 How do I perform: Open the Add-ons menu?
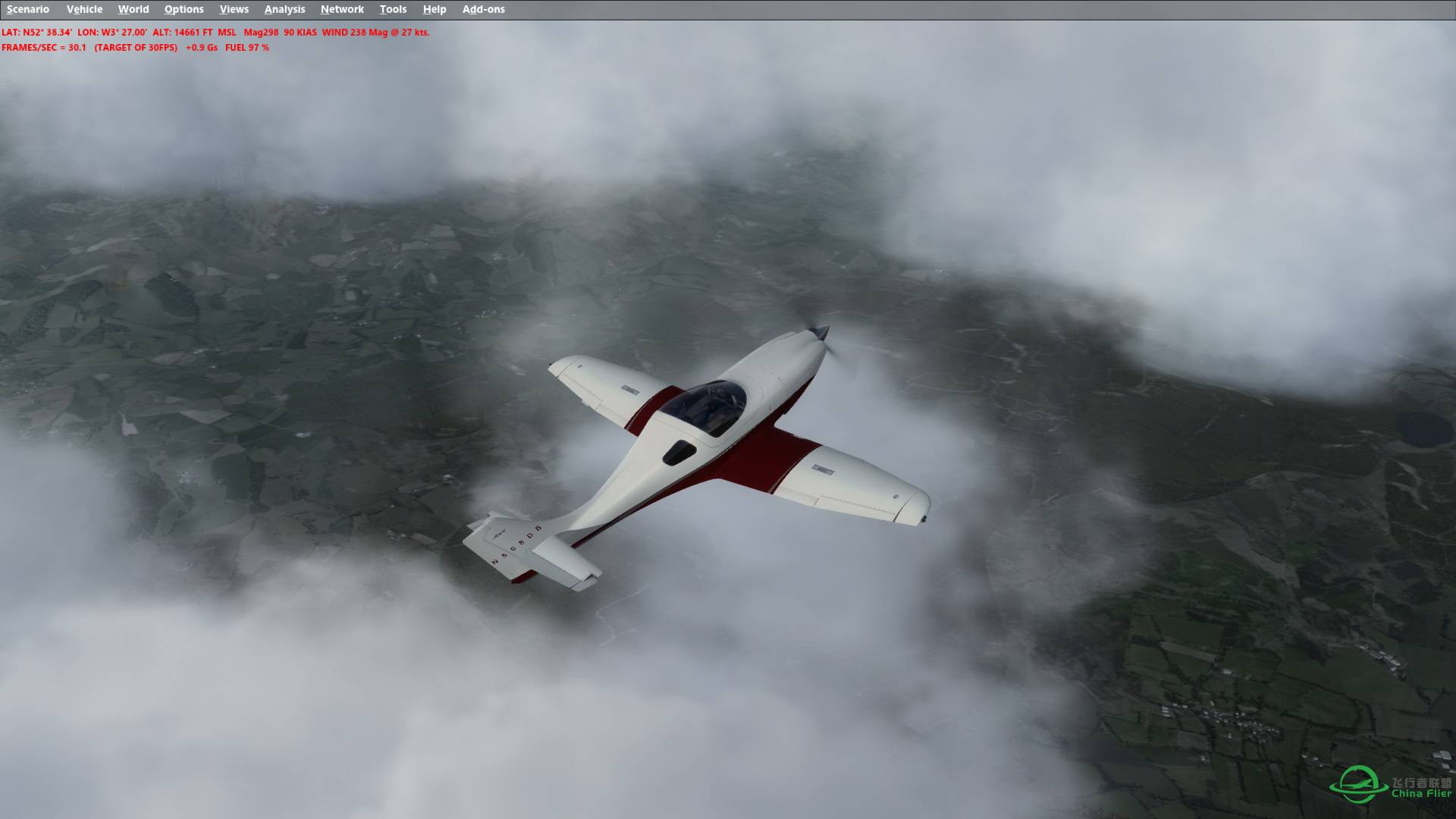click(483, 9)
